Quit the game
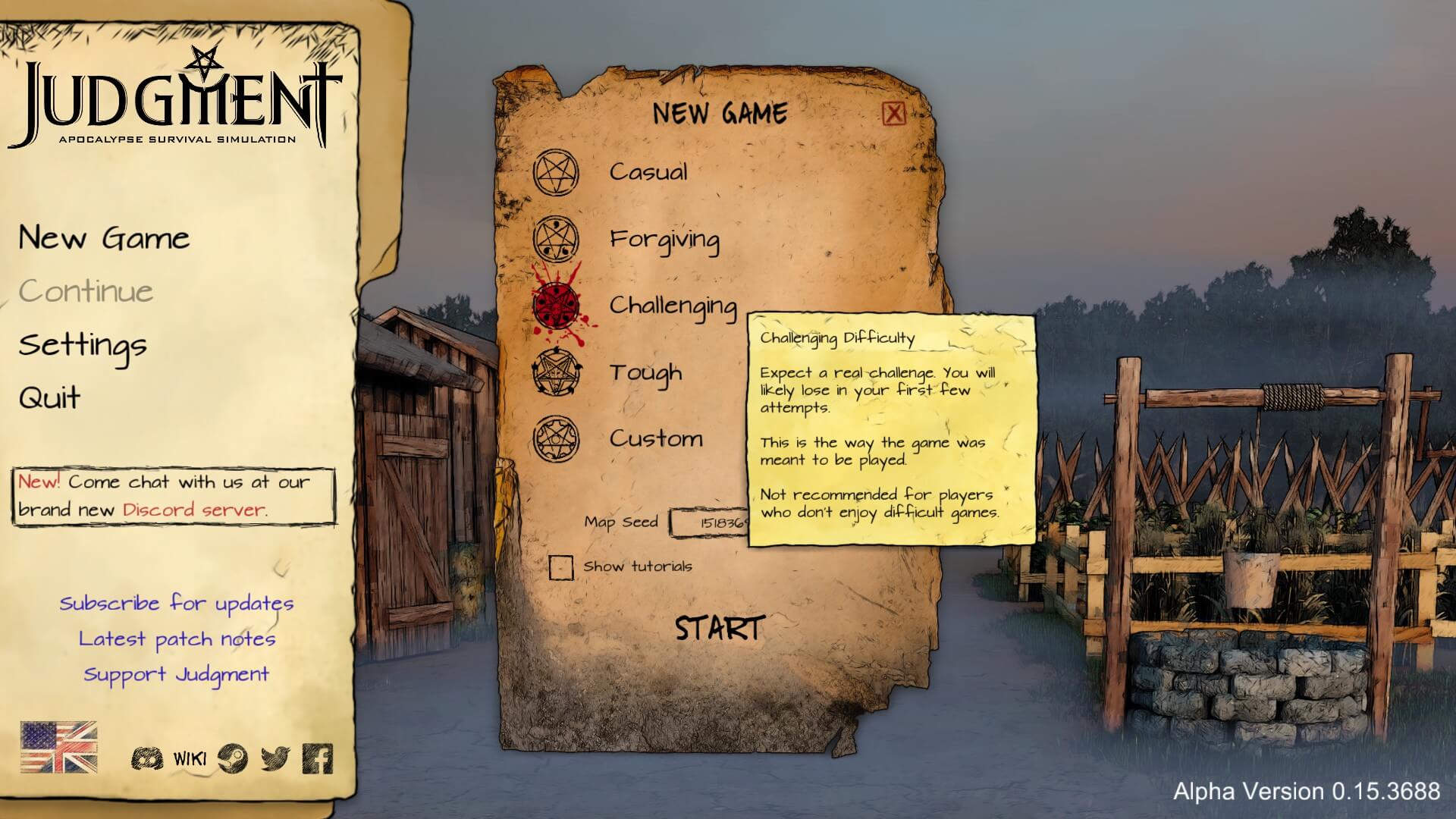 coord(50,397)
